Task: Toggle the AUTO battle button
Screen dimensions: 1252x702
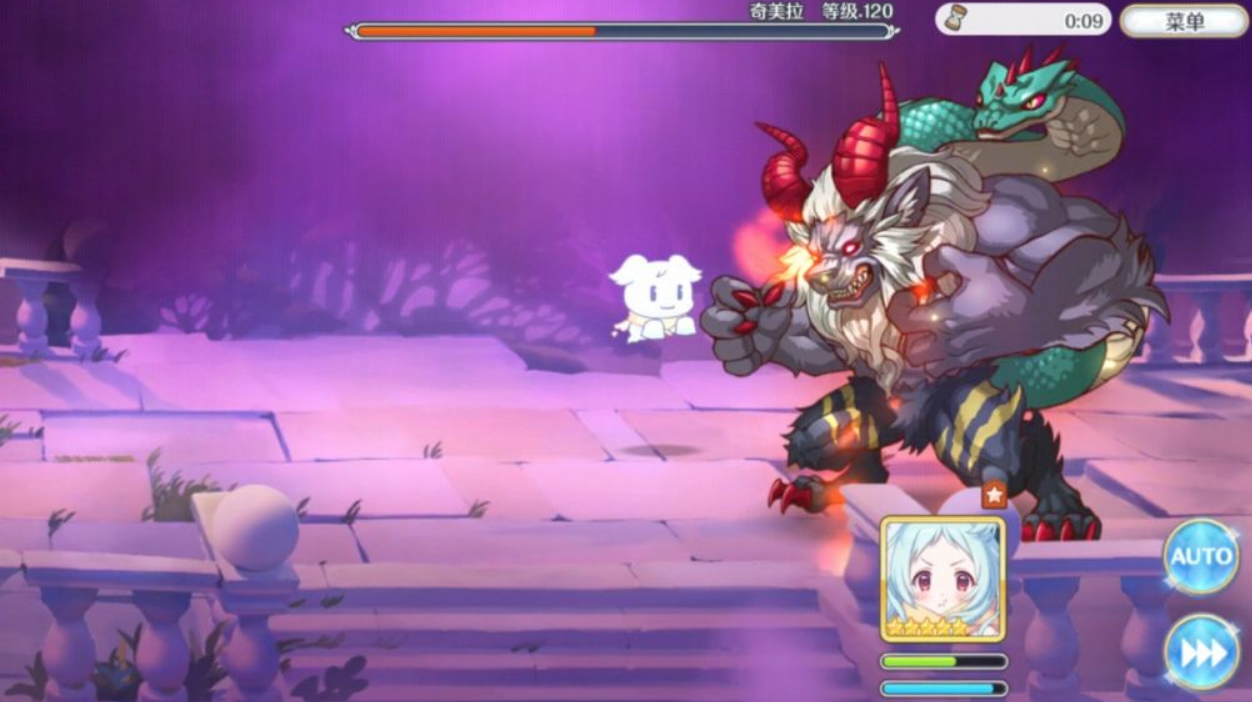Action: pos(1201,557)
